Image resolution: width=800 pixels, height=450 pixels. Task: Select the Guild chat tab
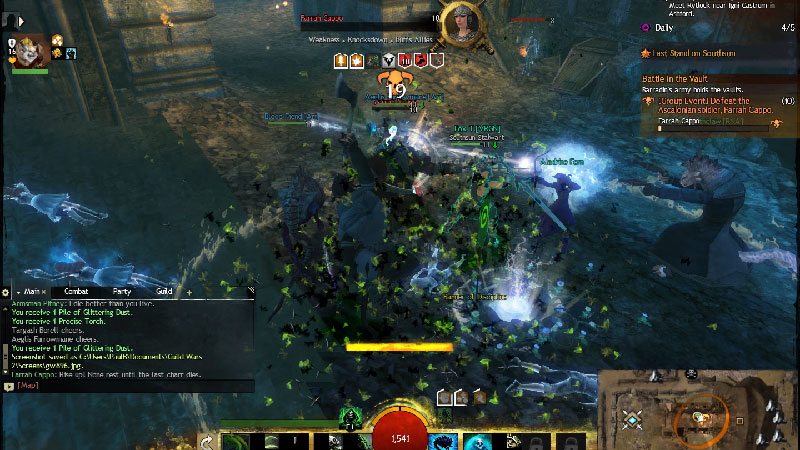click(x=164, y=291)
